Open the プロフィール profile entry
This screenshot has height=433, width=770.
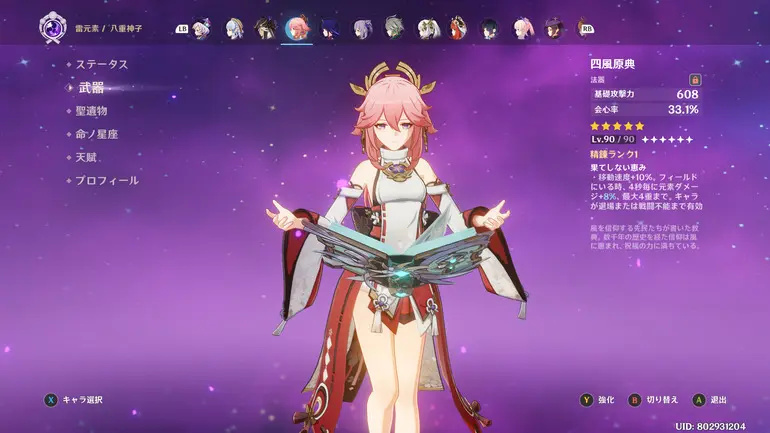106,181
